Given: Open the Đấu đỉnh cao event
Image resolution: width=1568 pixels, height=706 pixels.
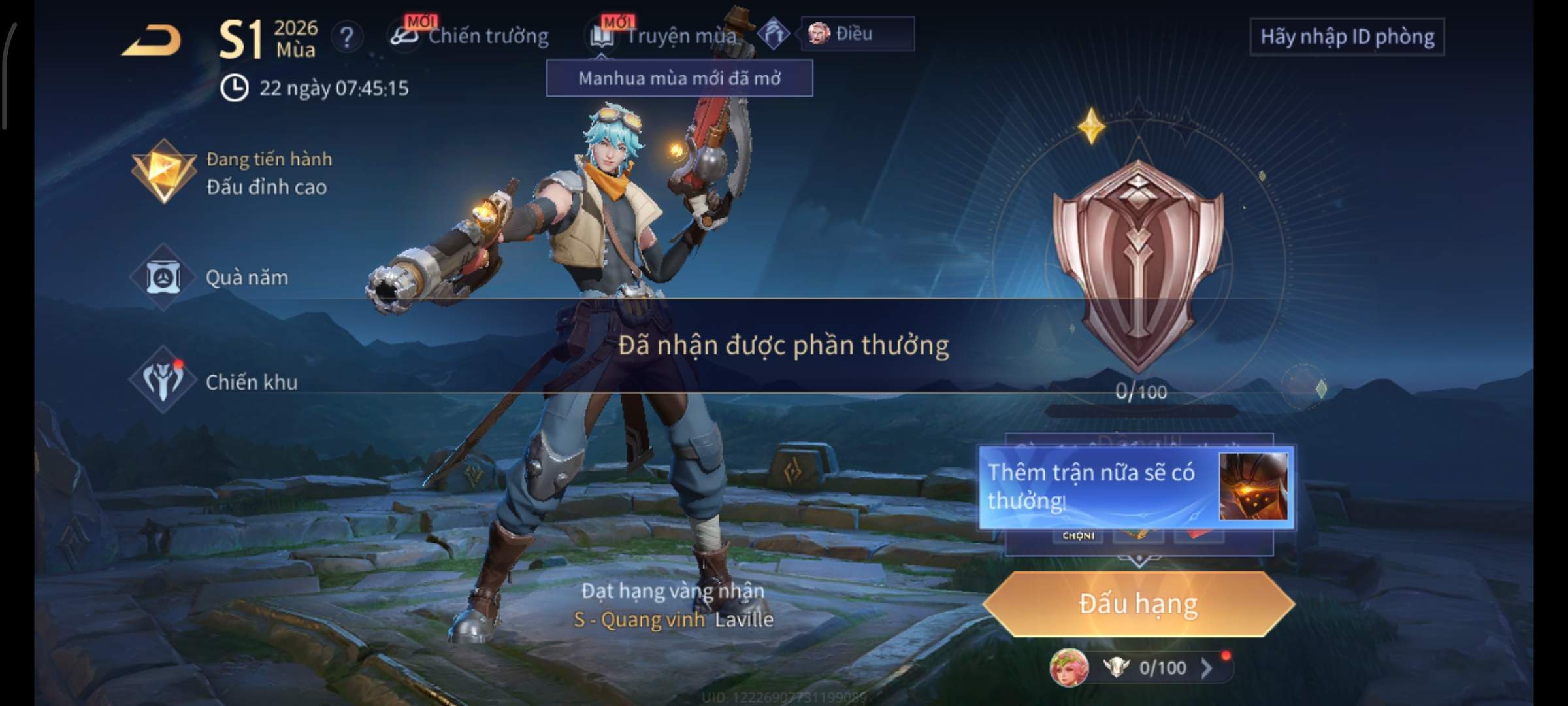Looking at the screenshot, I should 232,173.
